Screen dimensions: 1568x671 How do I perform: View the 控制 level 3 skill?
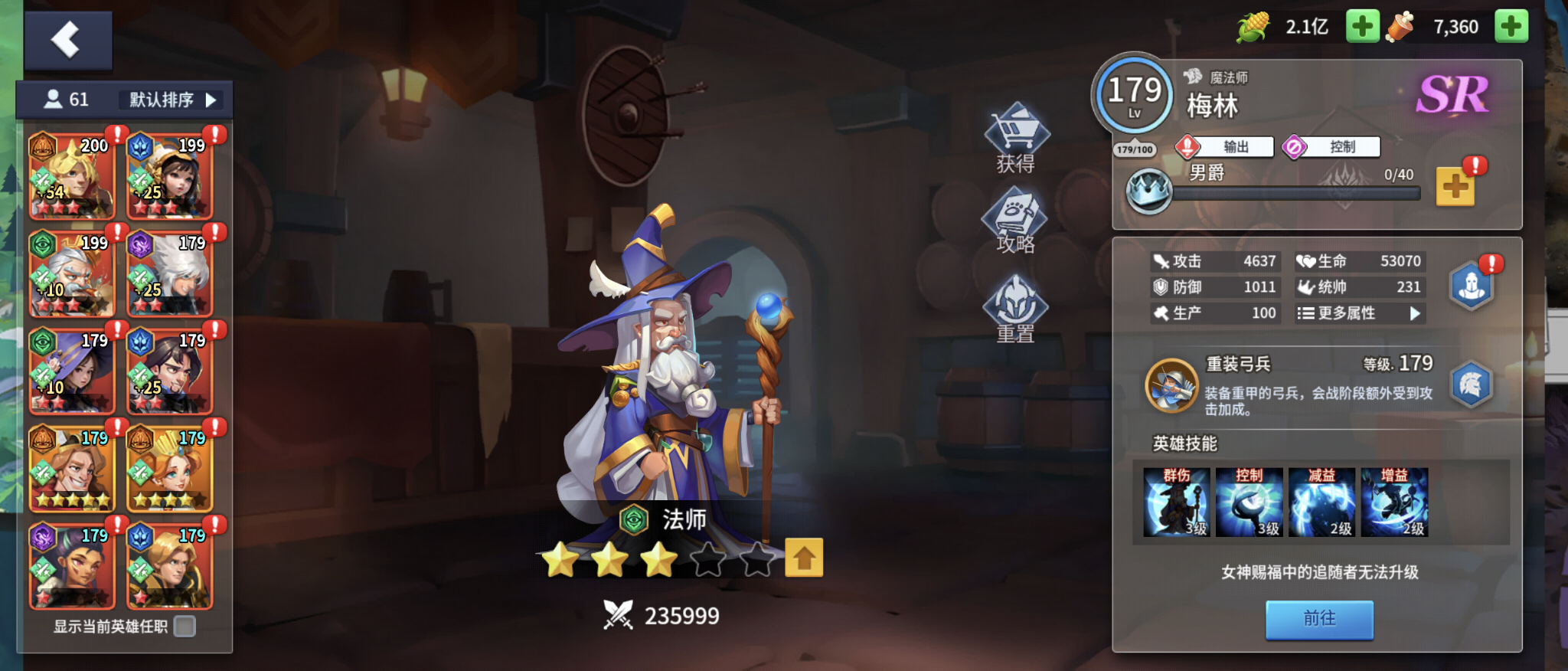pos(1249,502)
